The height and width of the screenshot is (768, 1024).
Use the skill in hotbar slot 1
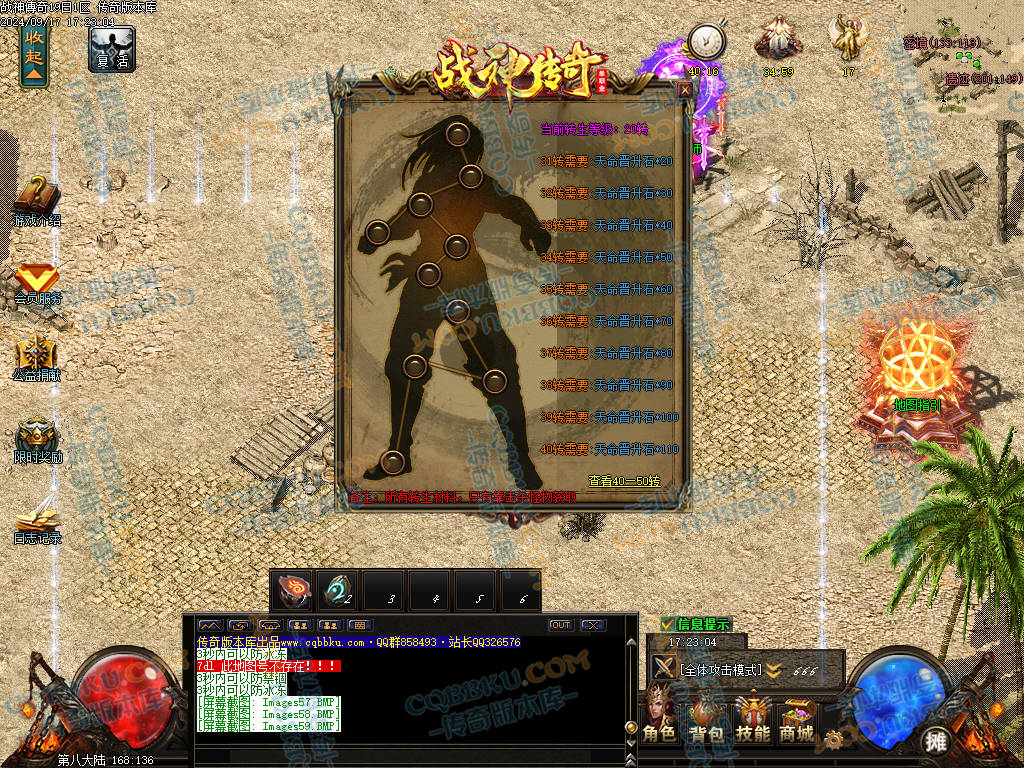pos(292,590)
